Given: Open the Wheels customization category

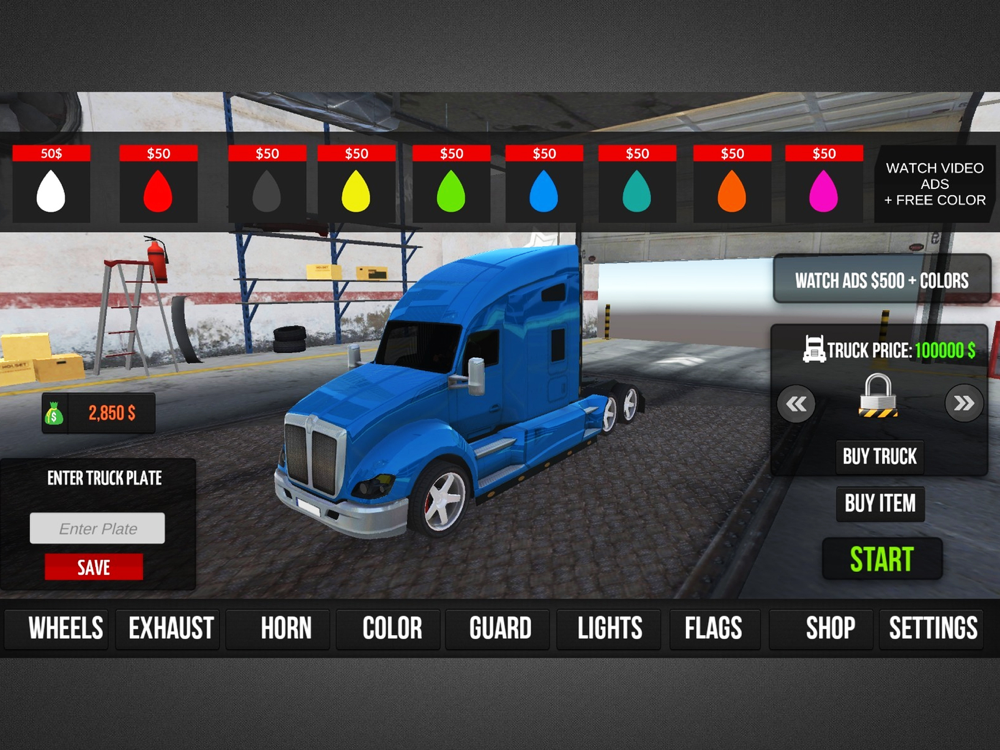Looking at the screenshot, I should 65,628.
